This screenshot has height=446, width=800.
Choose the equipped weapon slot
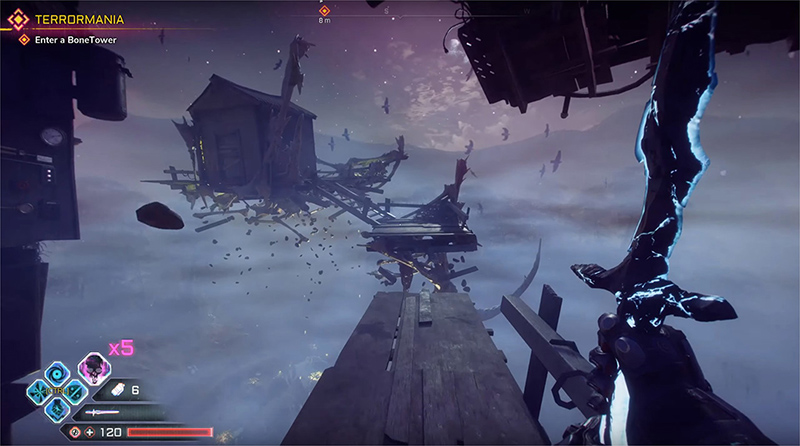(100, 412)
